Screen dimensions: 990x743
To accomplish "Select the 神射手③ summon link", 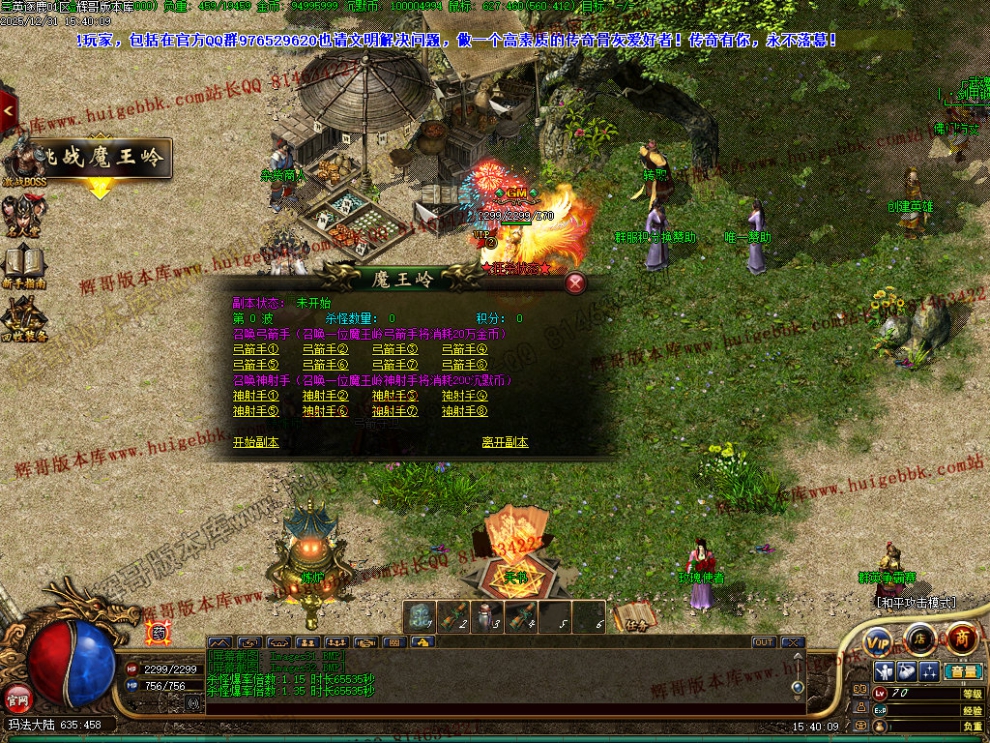I will (394, 396).
